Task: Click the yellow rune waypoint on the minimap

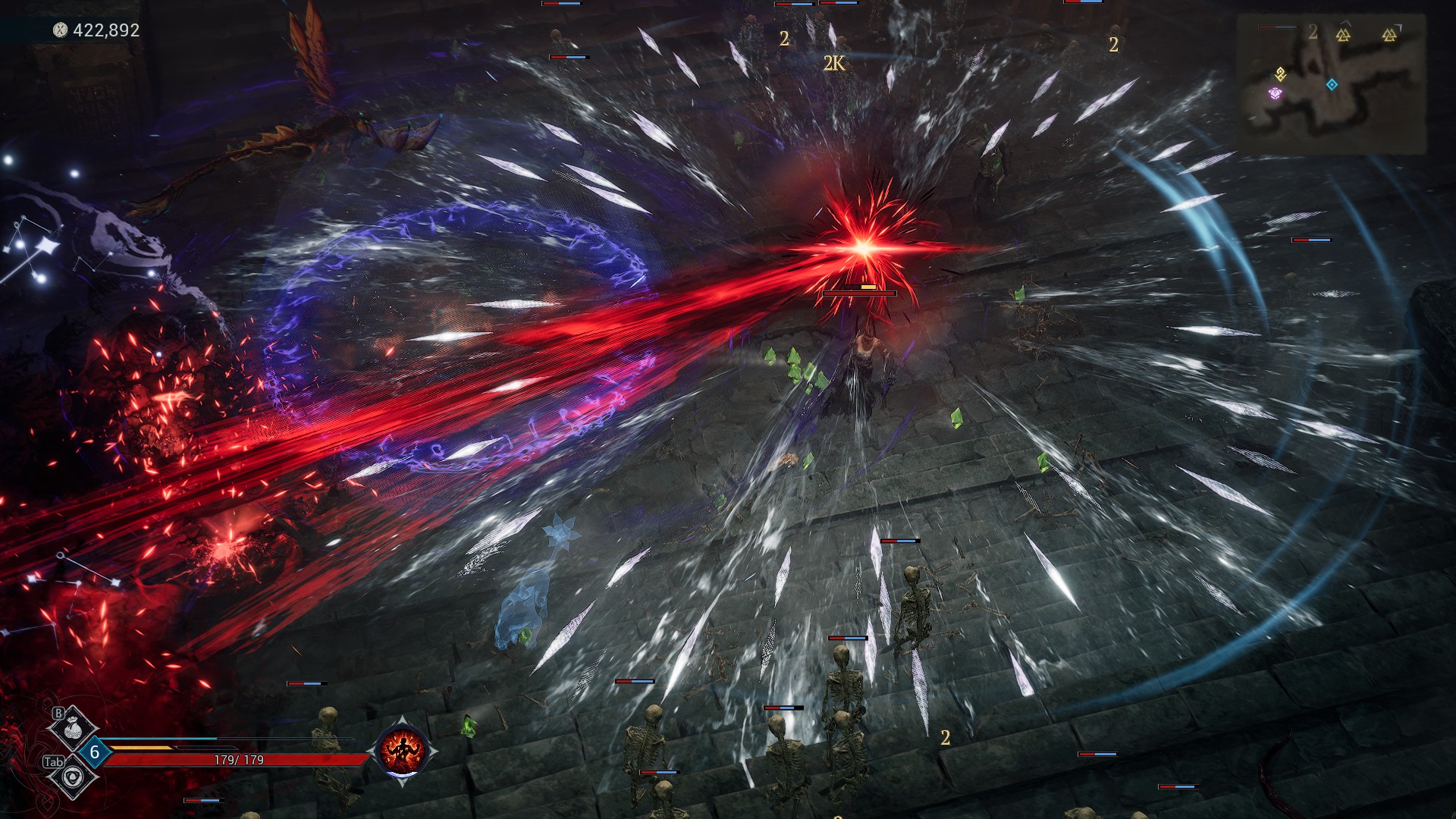Action: coord(1280,74)
